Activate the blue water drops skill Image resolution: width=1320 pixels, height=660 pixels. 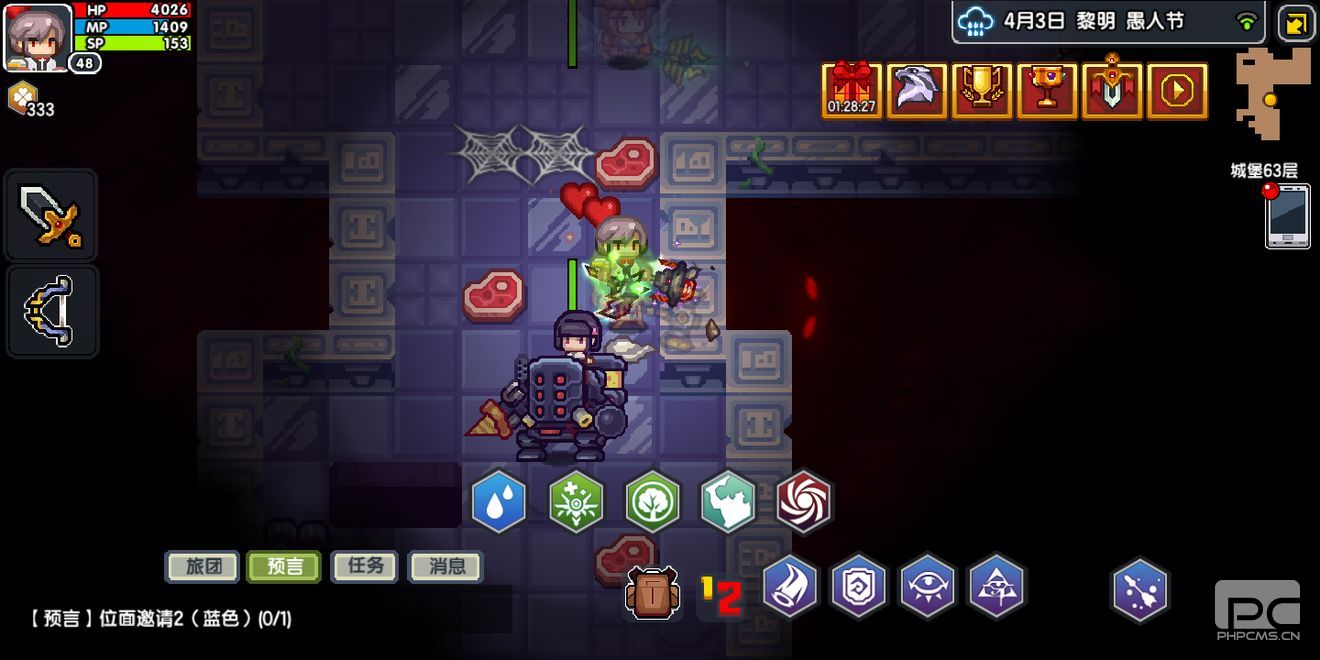499,502
